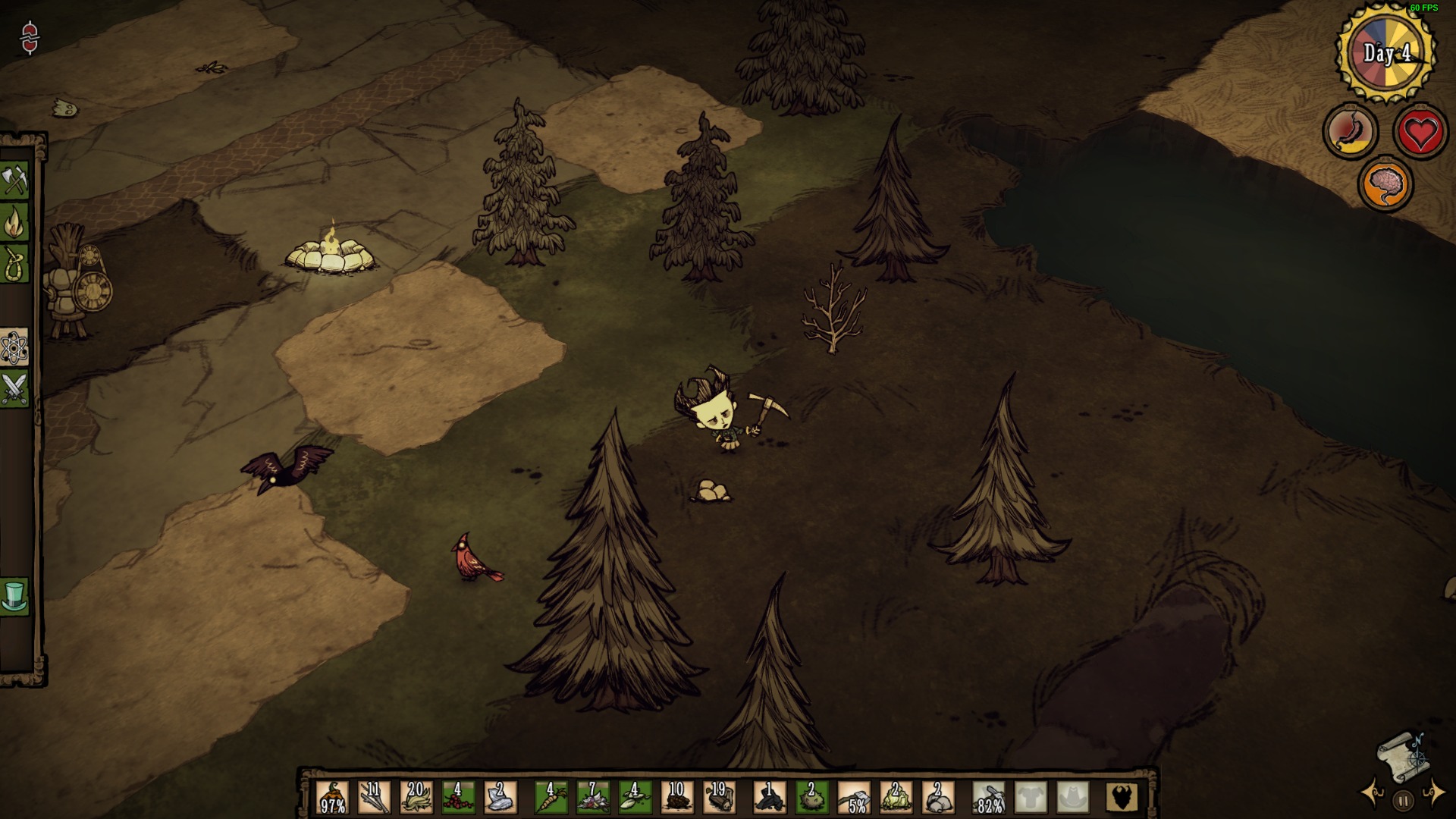Open the map scroll

click(x=1401, y=755)
